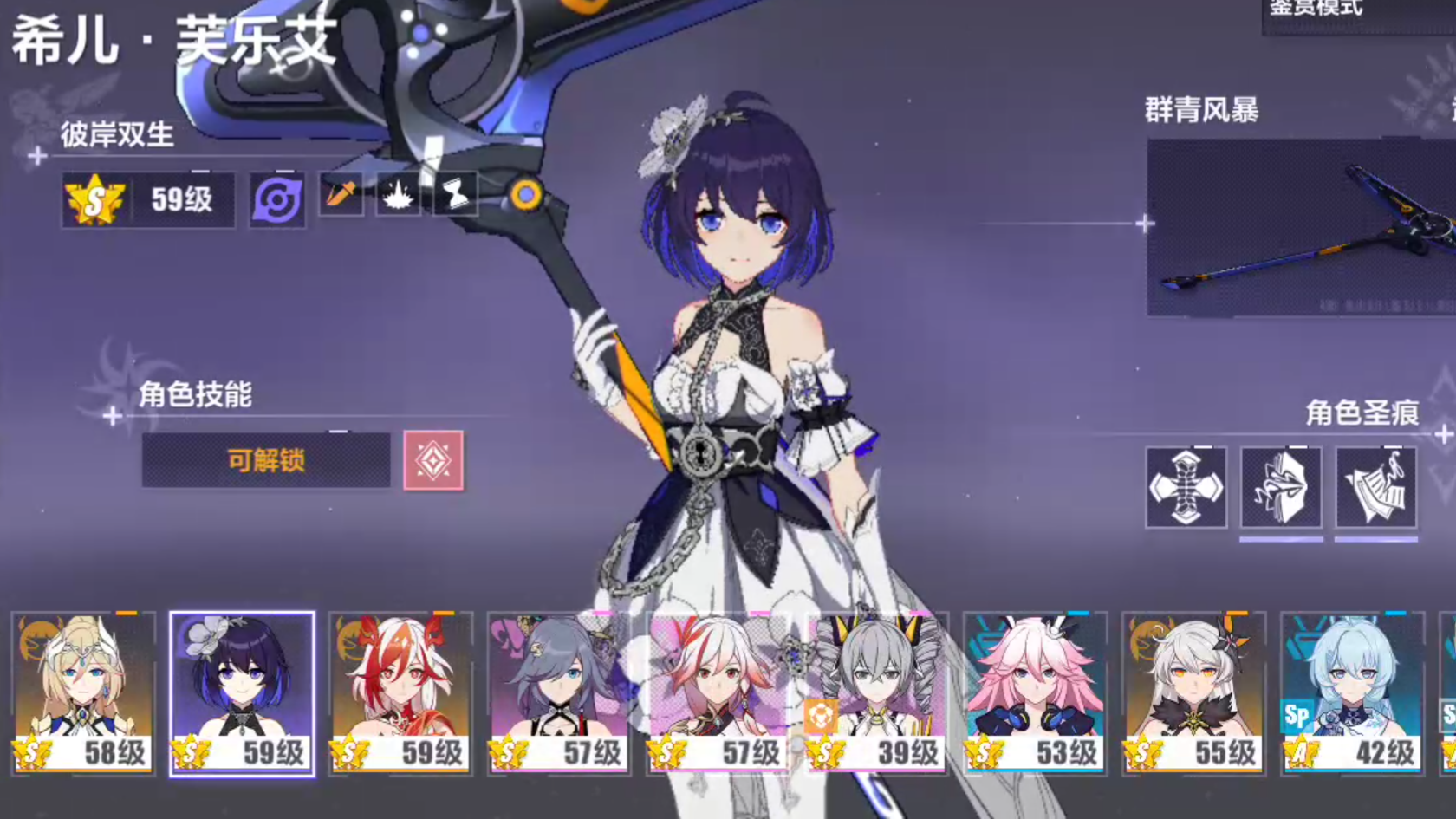The height and width of the screenshot is (819, 1456).
Task: Select the 群青风暴 scythe weapon panel
Action: 1300,227
